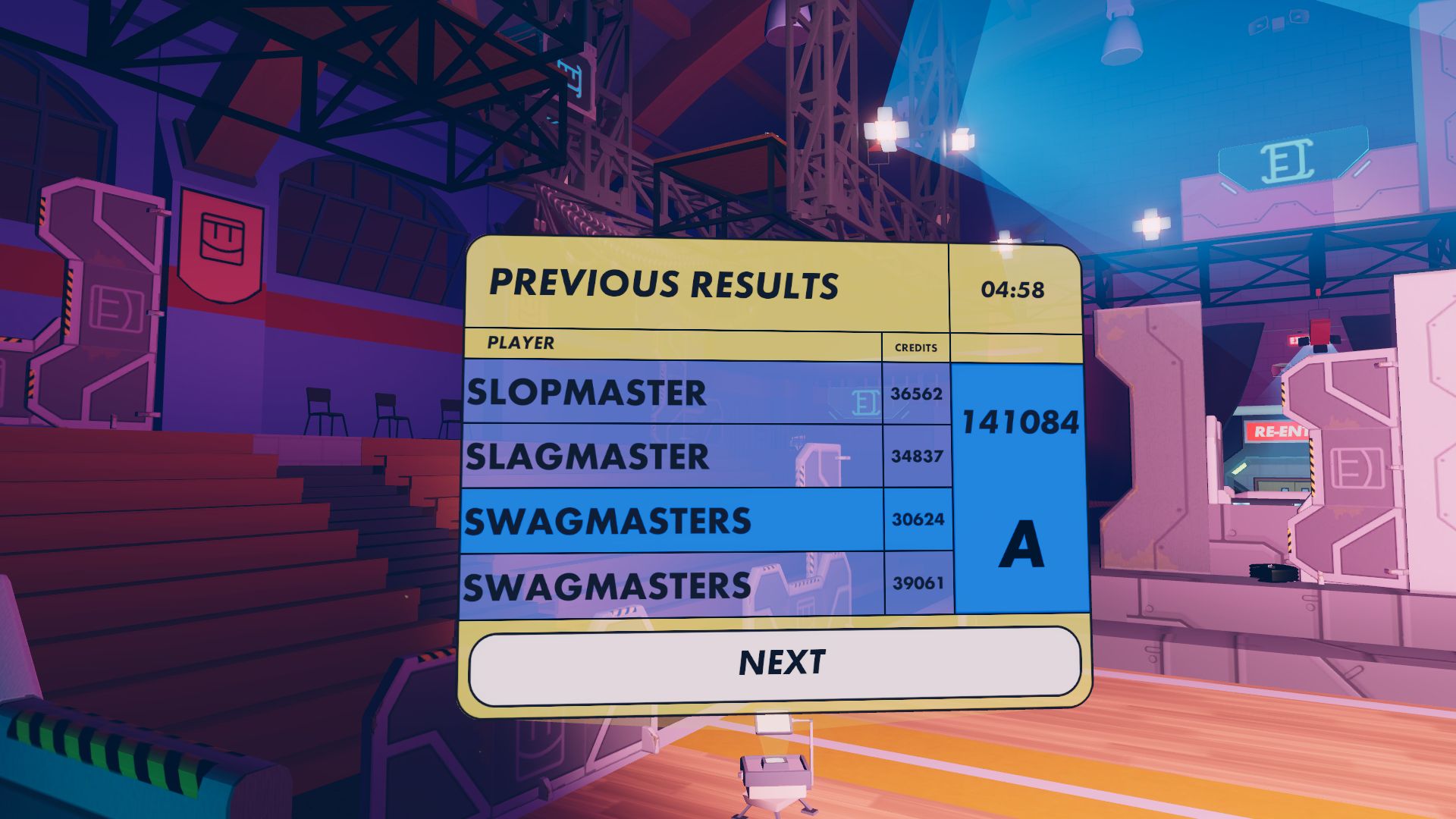Click the PLAYER column header

pyautogui.click(x=519, y=343)
